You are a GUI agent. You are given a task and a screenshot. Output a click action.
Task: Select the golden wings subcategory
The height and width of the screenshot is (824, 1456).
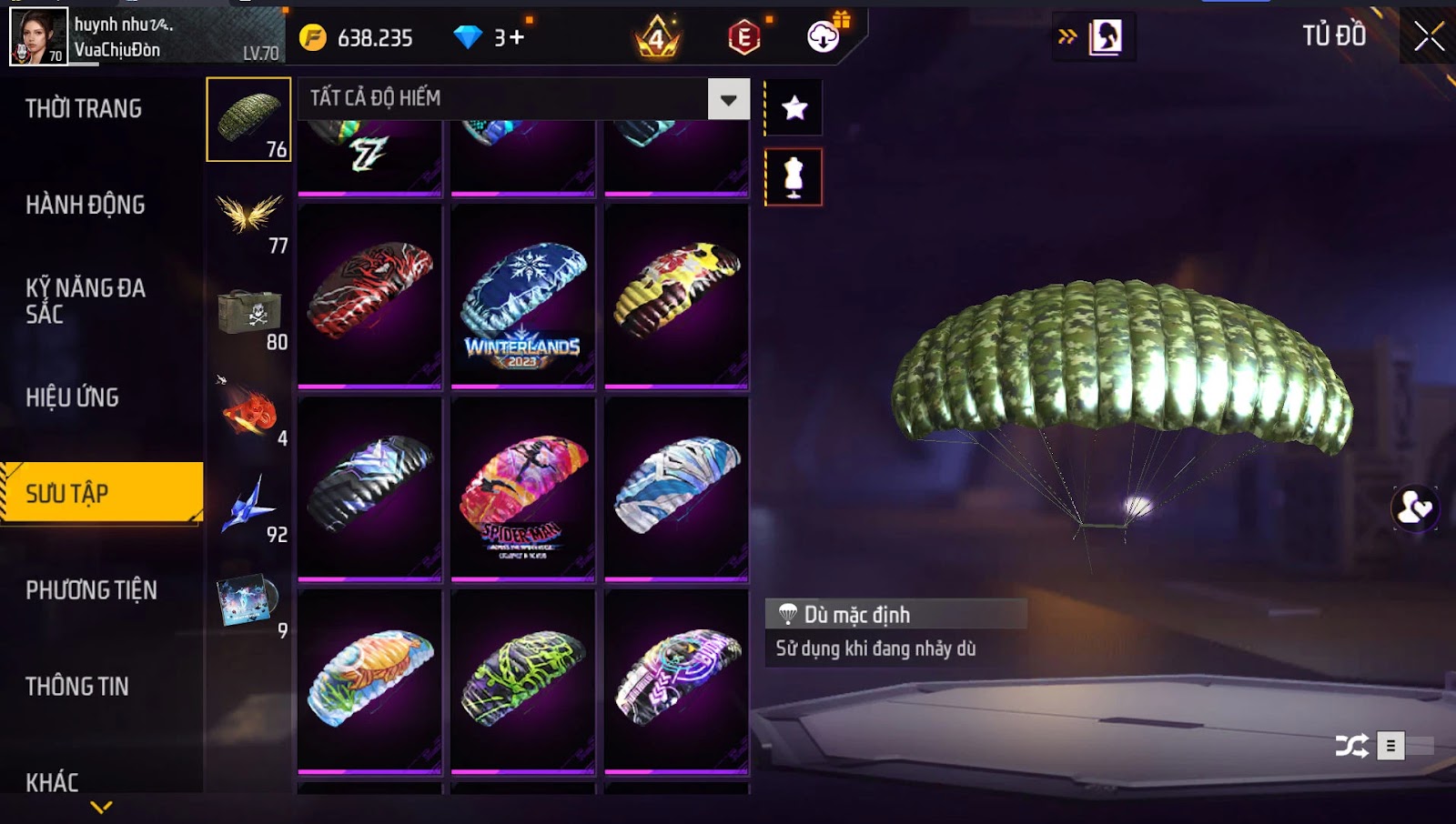pyautogui.click(x=250, y=216)
